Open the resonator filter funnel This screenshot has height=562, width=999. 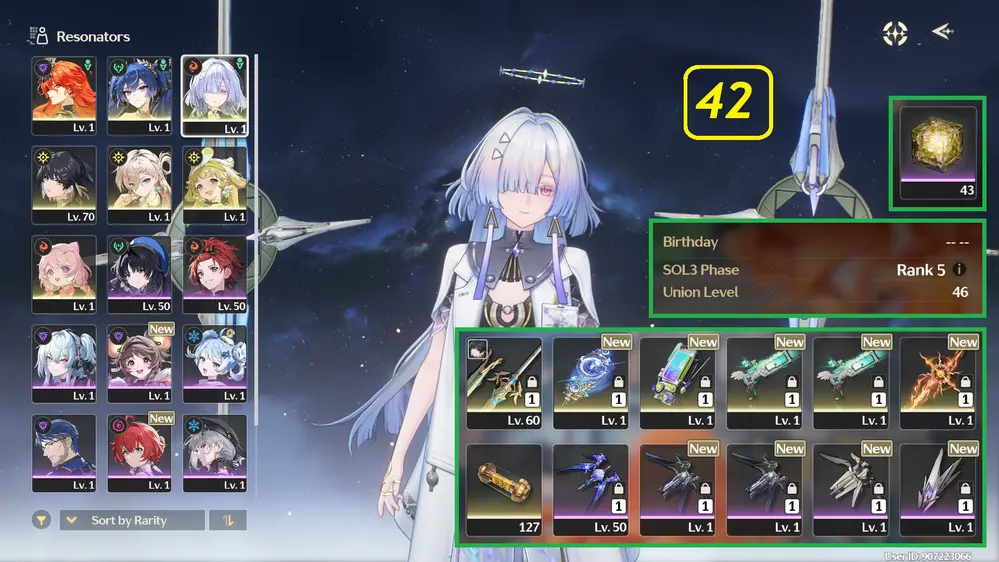(x=41, y=520)
